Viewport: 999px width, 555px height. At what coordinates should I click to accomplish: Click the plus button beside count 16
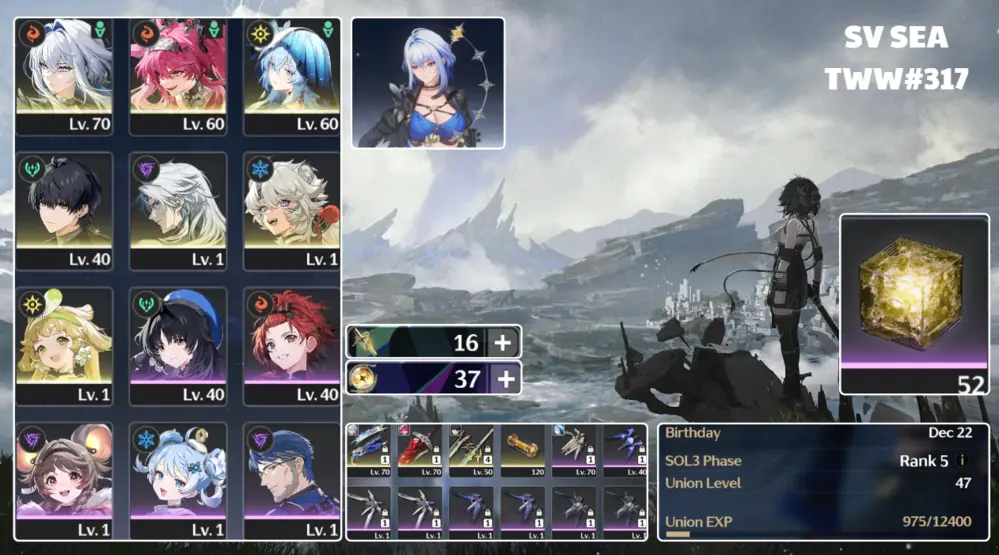(502, 343)
